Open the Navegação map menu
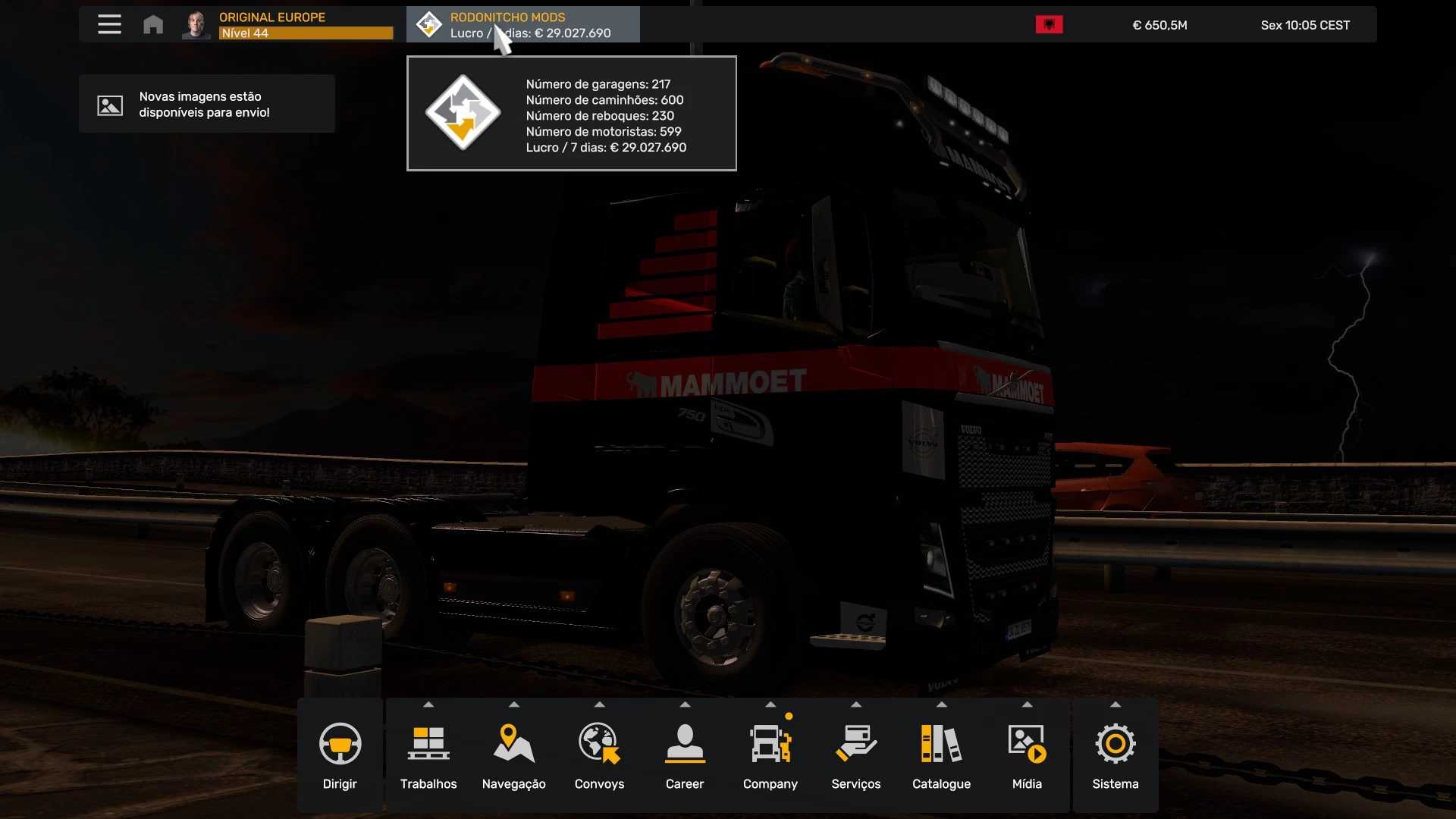The height and width of the screenshot is (819, 1456). [x=514, y=755]
